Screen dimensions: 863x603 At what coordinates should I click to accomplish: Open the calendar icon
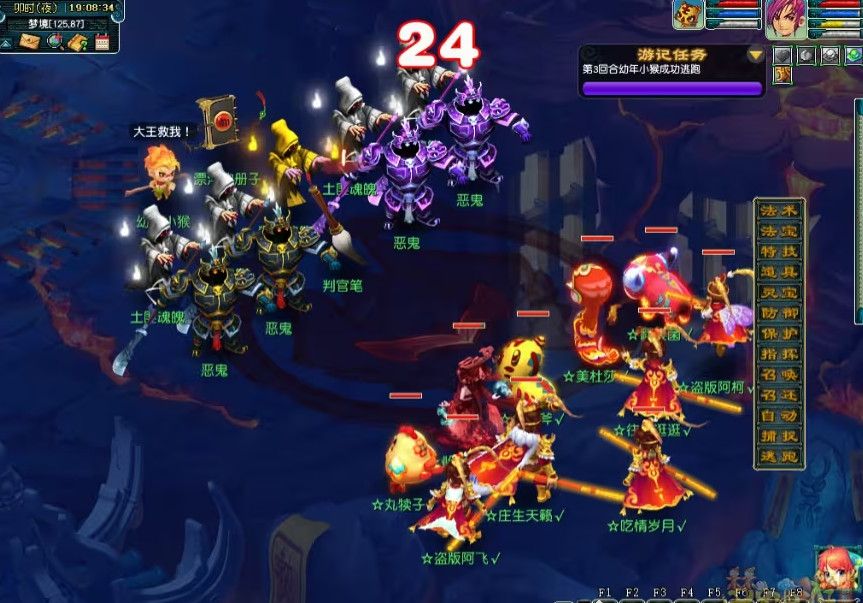pyautogui.click(x=101, y=42)
